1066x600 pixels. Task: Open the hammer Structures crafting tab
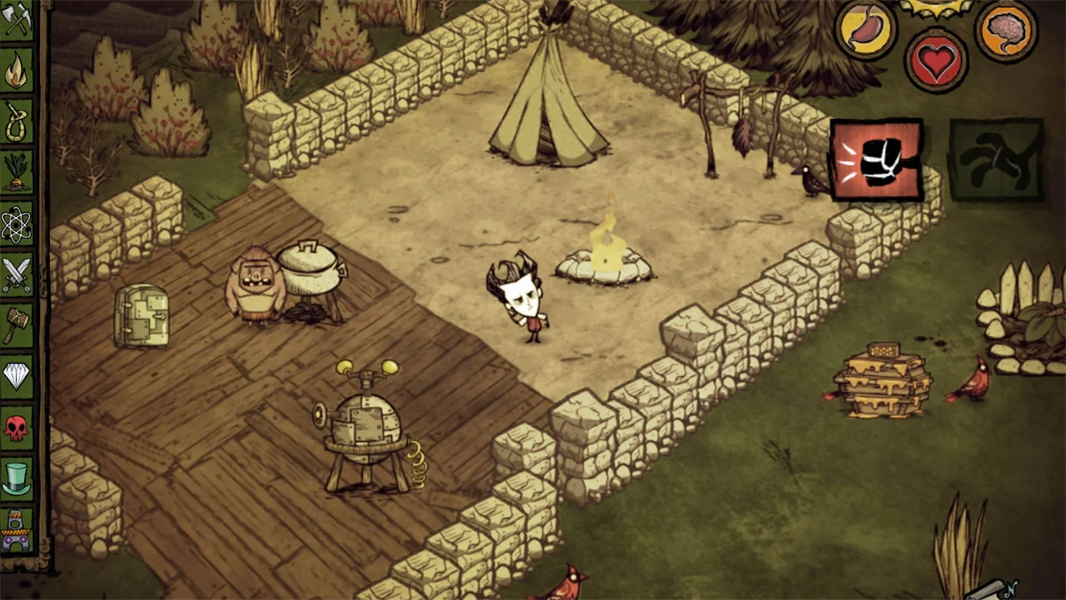click(x=17, y=326)
